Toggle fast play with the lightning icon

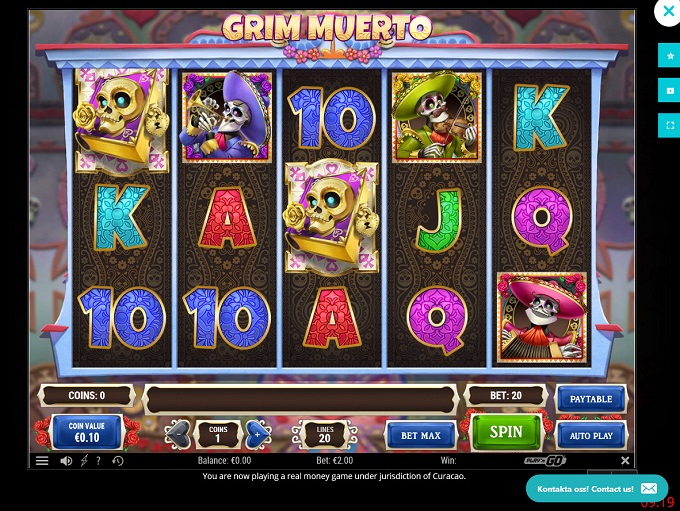(83, 461)
